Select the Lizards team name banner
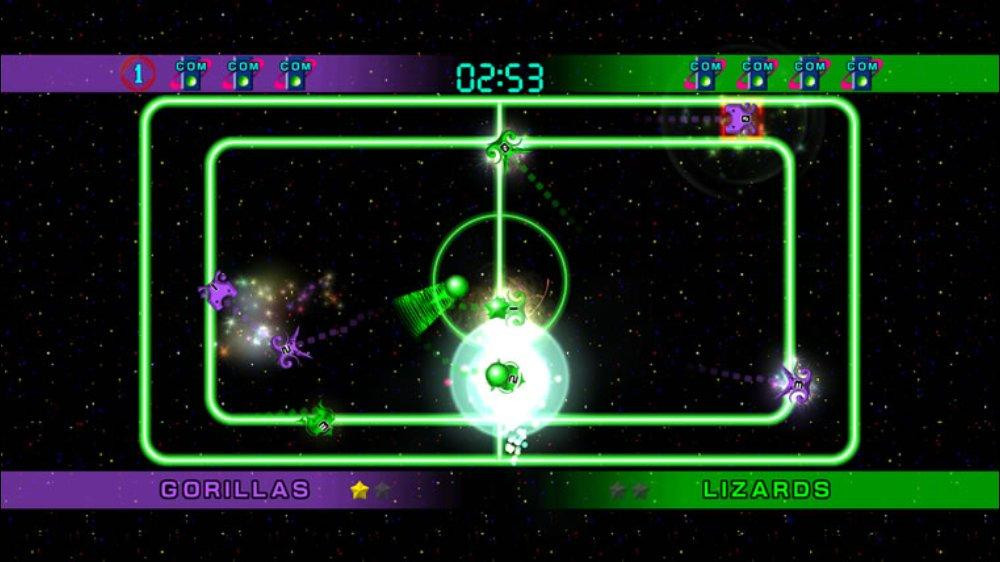This screenshot has width=1000, height=562. click(x=766, y=490)
